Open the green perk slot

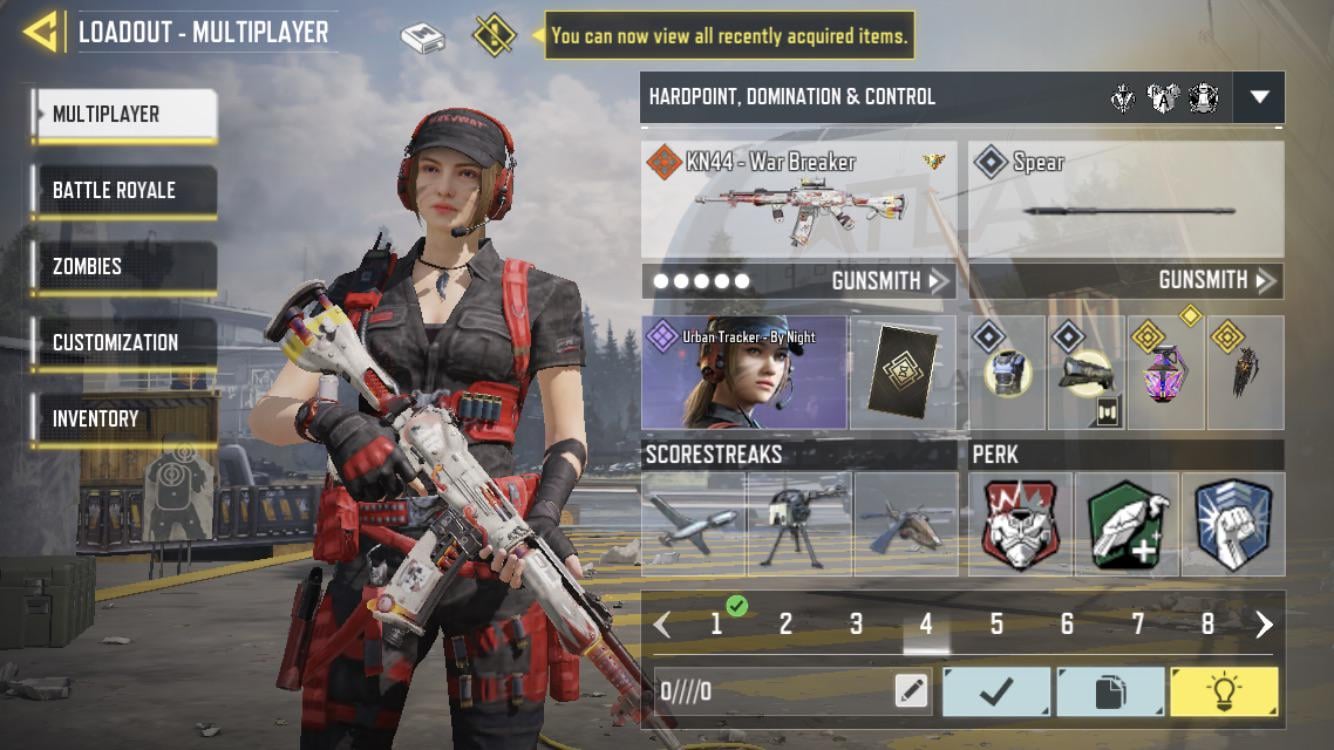[x=1127, y=524]
